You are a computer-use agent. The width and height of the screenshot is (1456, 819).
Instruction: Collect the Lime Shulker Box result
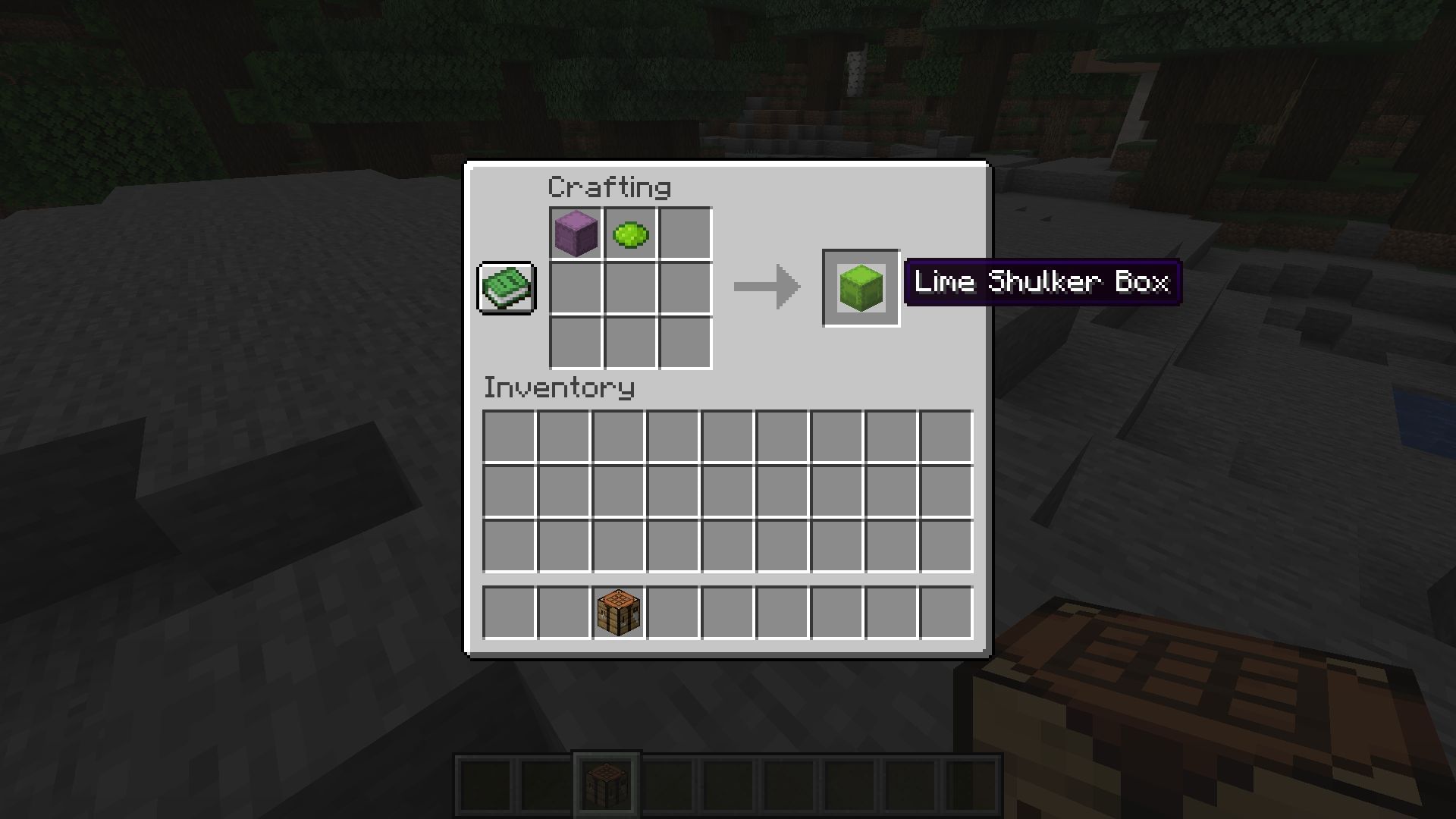(861, 288)
